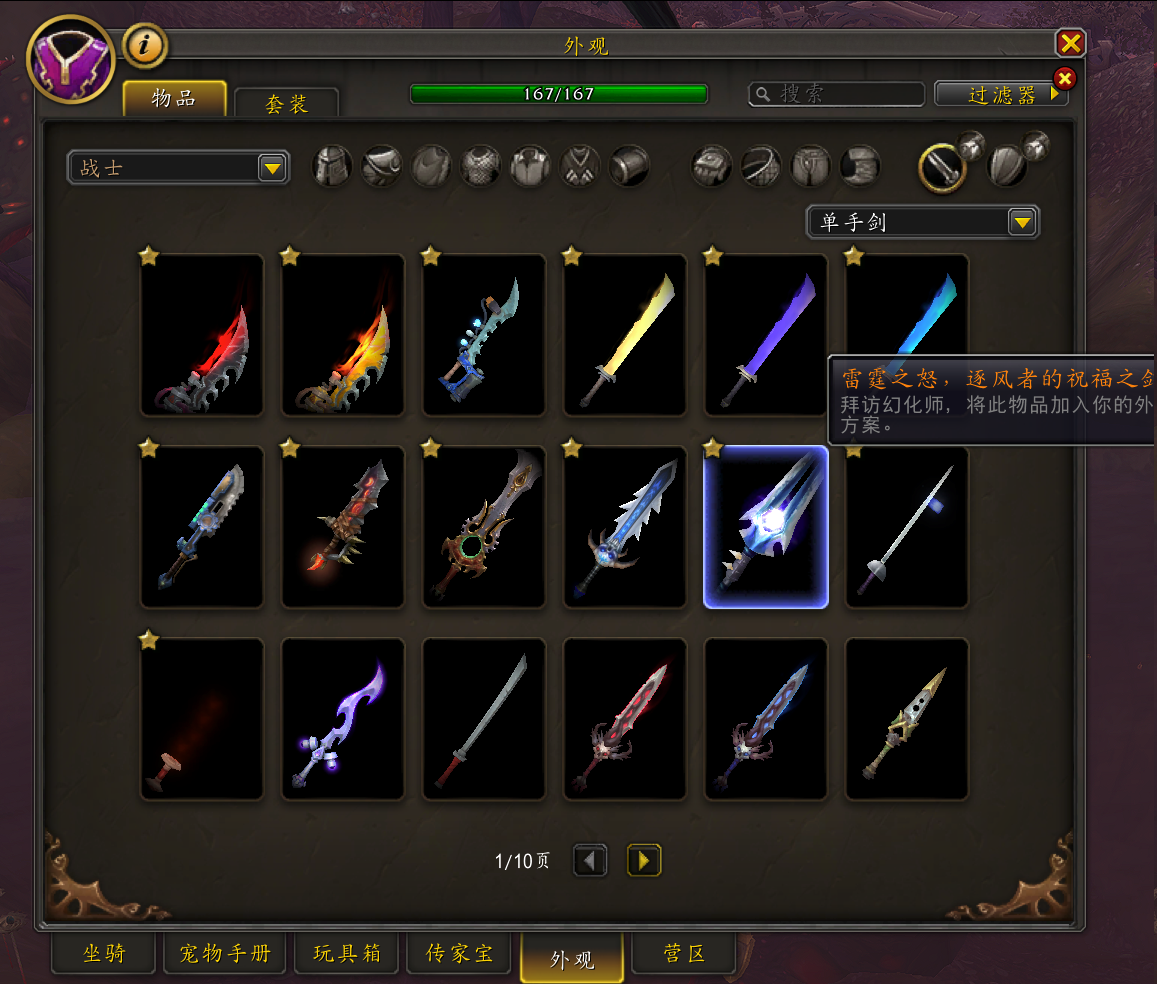This screenshot has width=1157, height=984.
Task: Select the 物品 items tab
Action: [173, 99]
